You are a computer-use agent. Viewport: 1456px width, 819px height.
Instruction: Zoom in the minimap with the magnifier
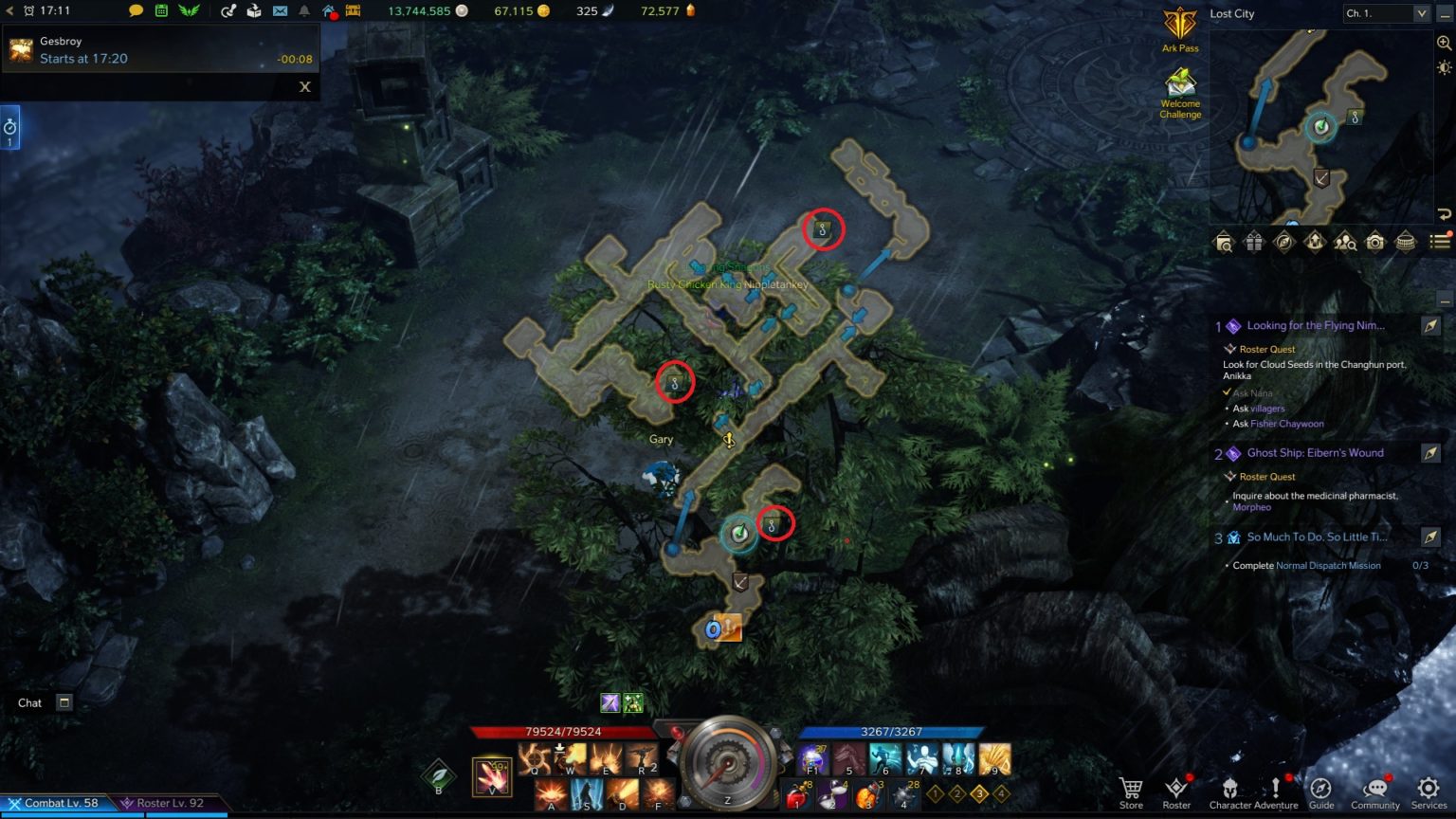click(1445, 43)
